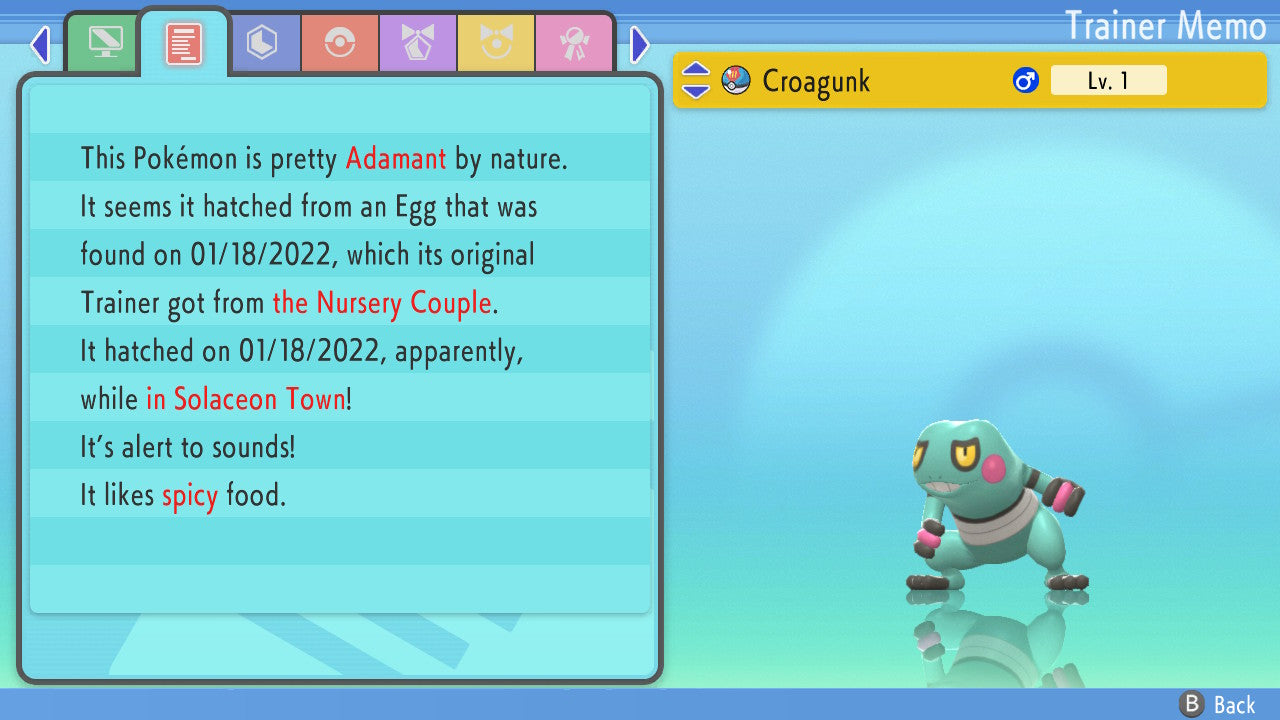Open the blue hexagon stats tab
The image size is (1280, 720).
pyautogui.click(x=262, y=44)
